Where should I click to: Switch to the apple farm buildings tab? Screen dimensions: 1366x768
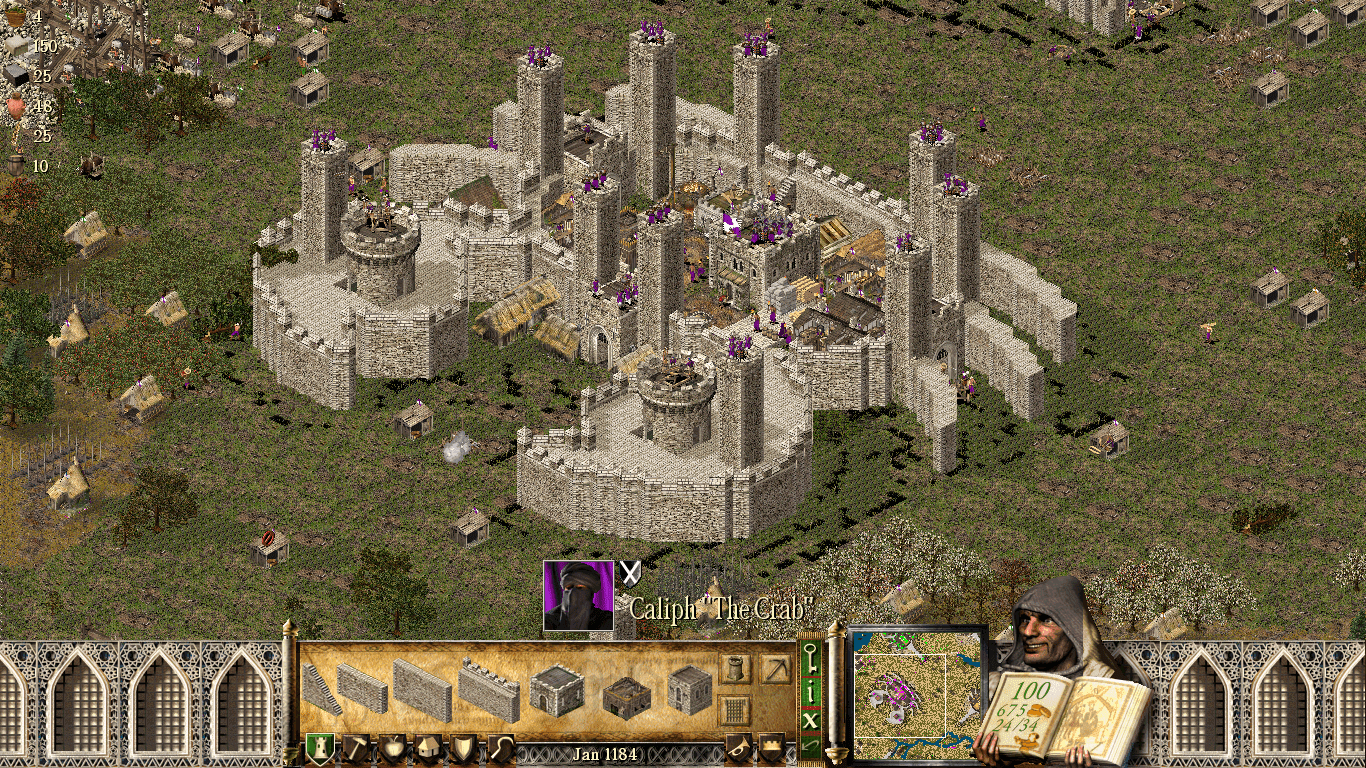click(393, 749)
